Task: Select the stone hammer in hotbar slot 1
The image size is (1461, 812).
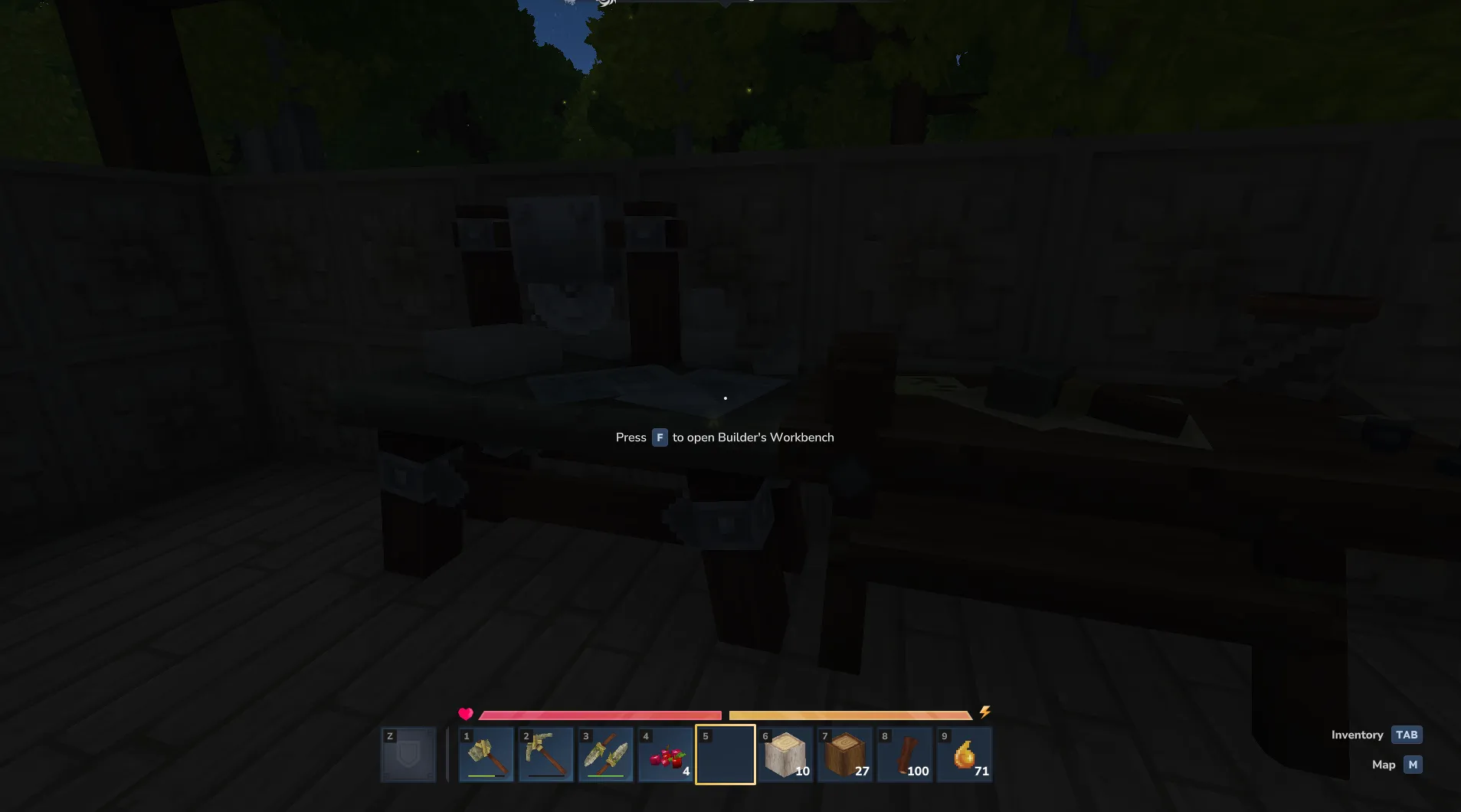Action: [486, 754]
